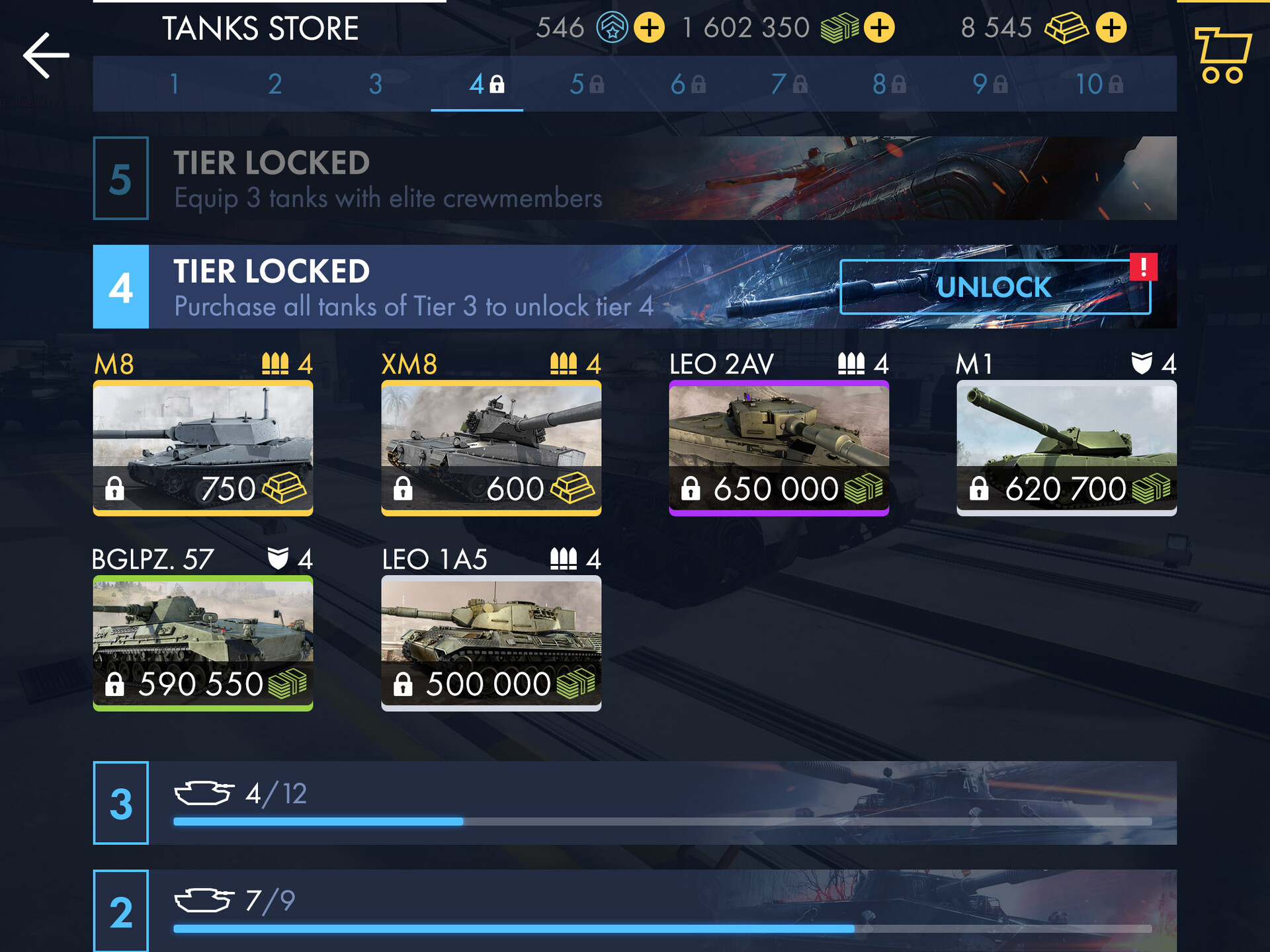Open the BGLPZ. 57 tank card
This screenshot has width=1270, height=952.
(x=203, y=643)
